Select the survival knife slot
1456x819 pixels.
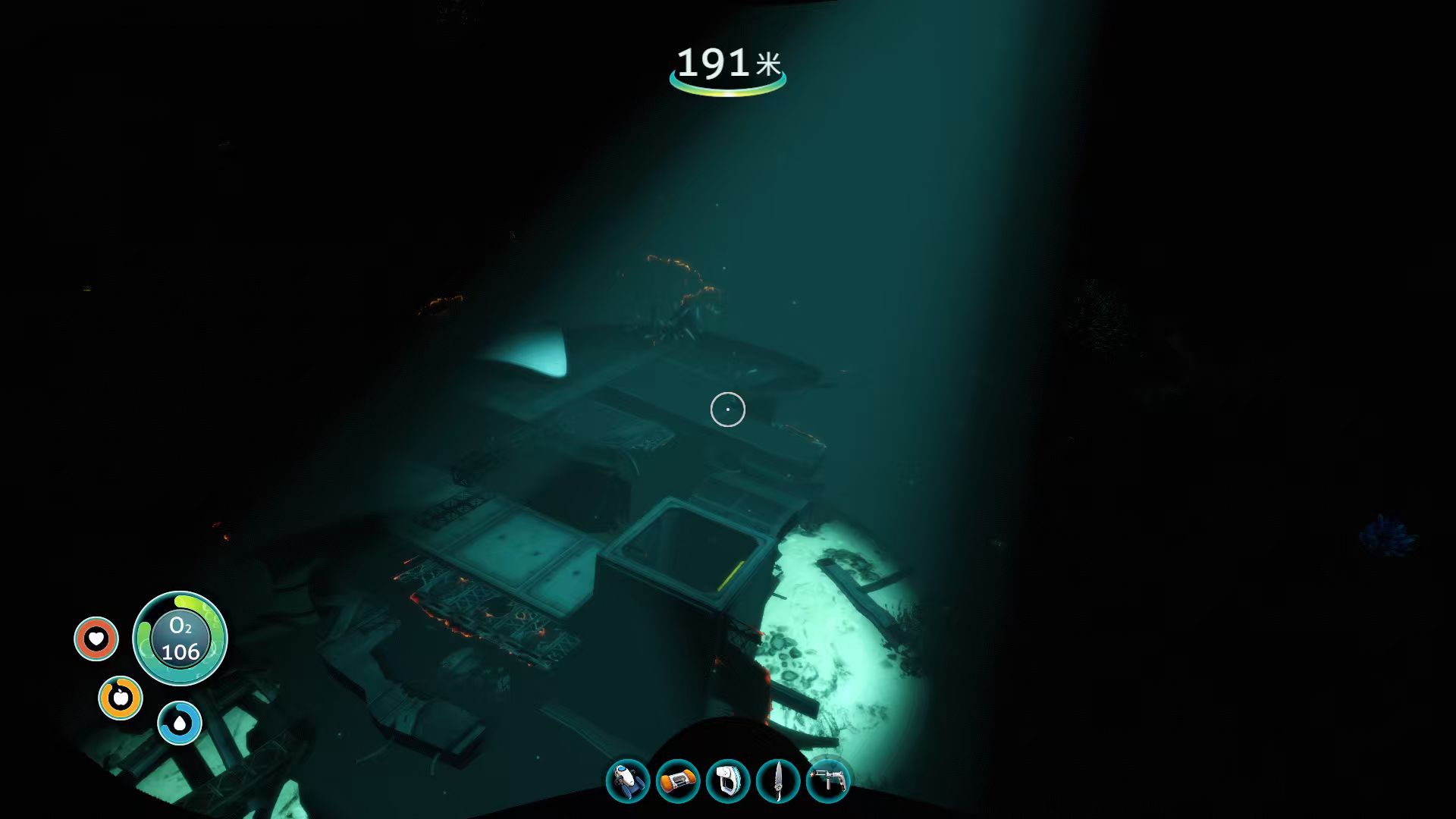(x=778, y=781)
